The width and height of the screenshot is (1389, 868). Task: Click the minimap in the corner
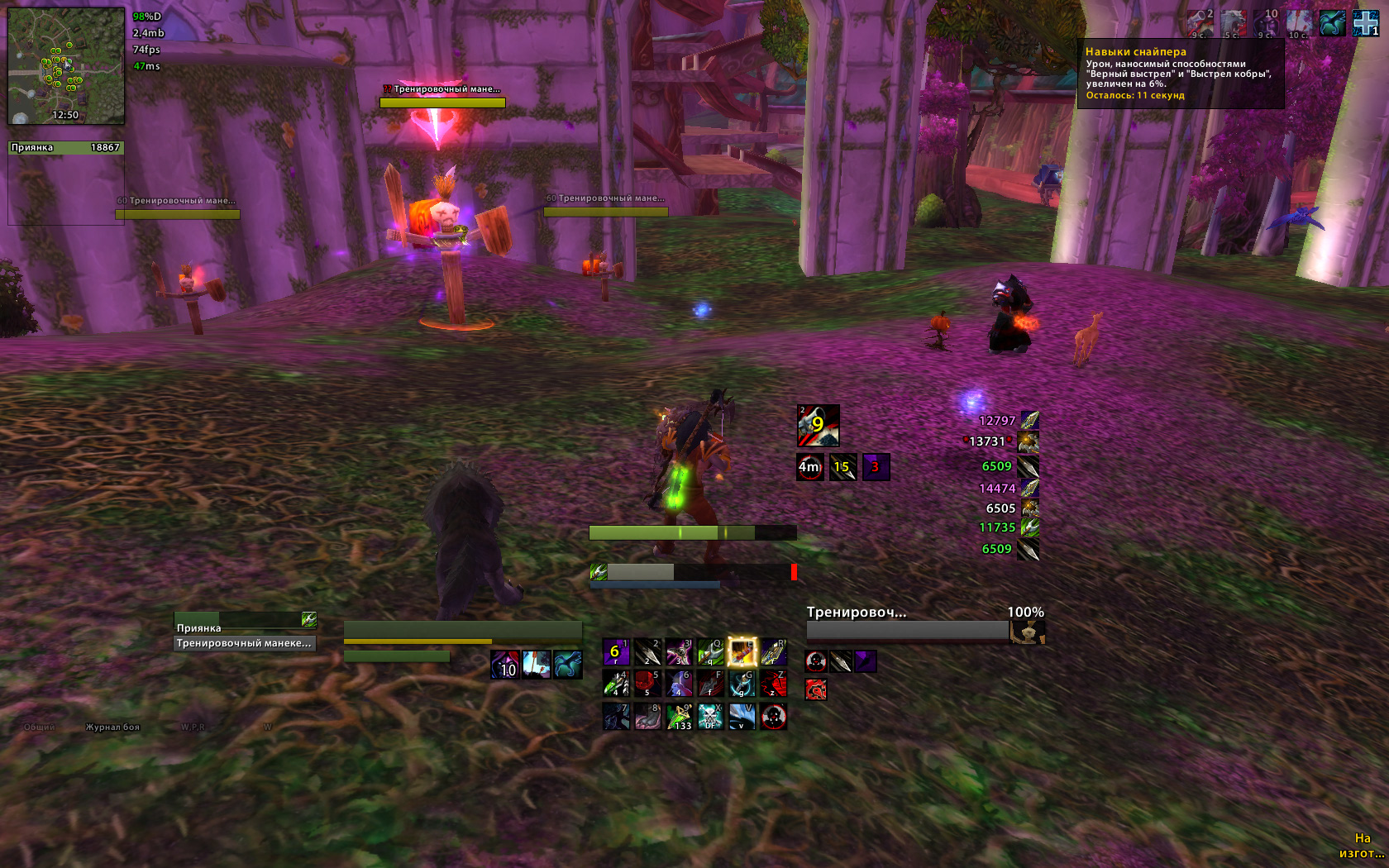click(66, 65)
